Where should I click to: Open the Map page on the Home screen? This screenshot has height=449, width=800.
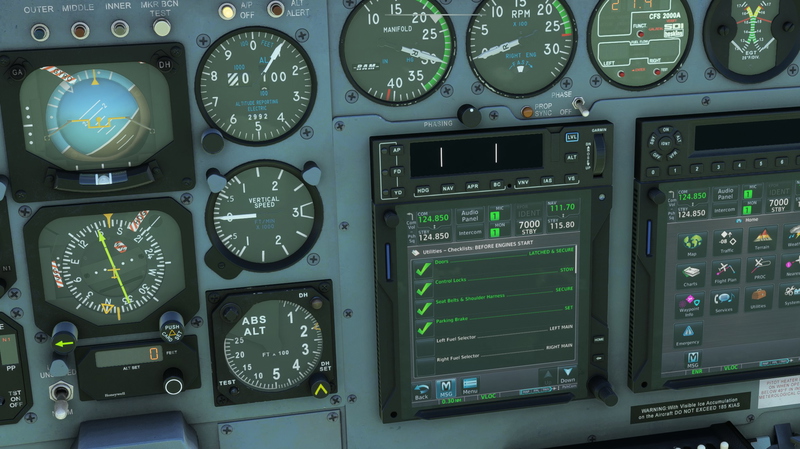tap(692, 245)
